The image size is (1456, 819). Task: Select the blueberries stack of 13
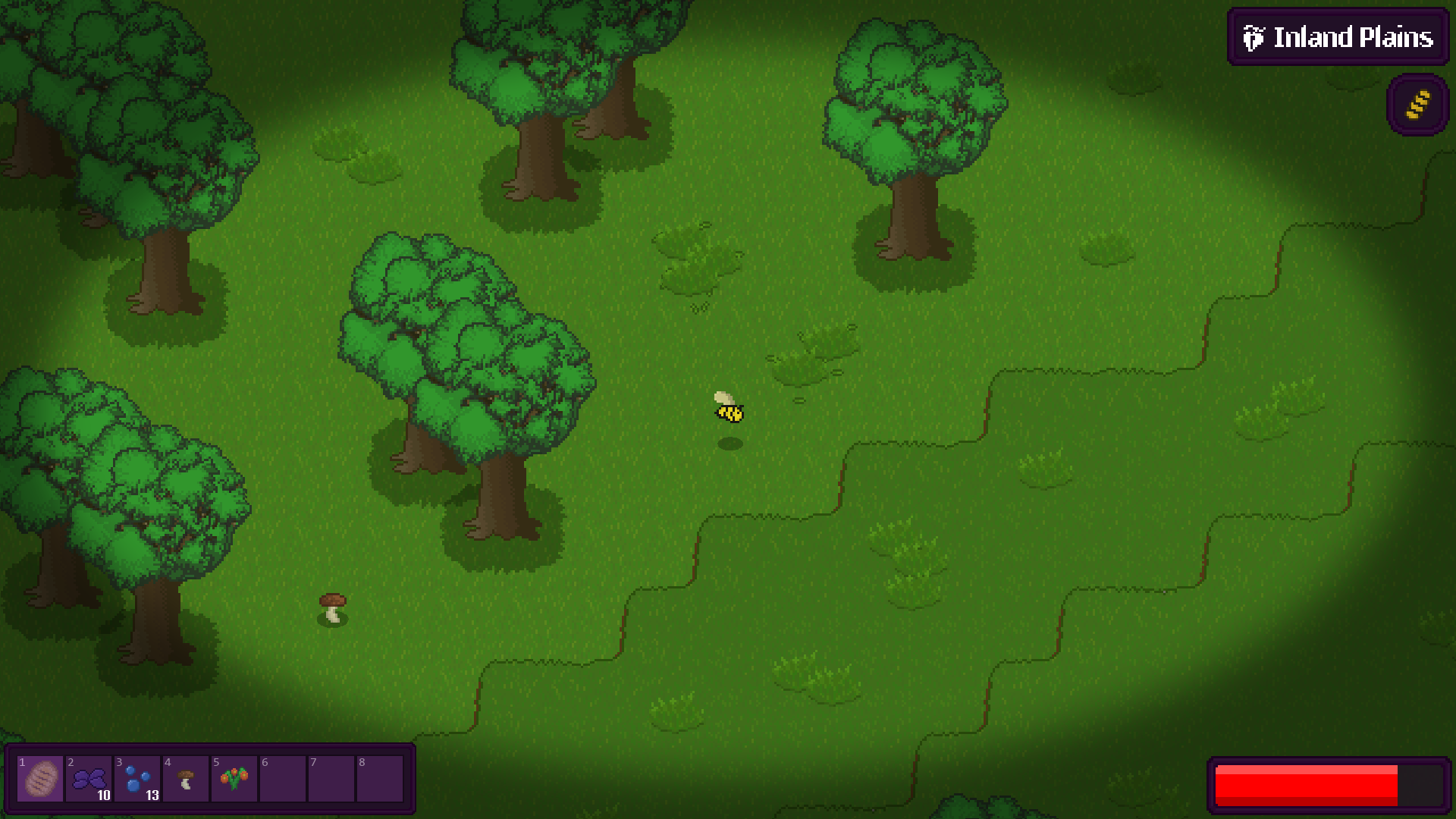coord(137,779)
